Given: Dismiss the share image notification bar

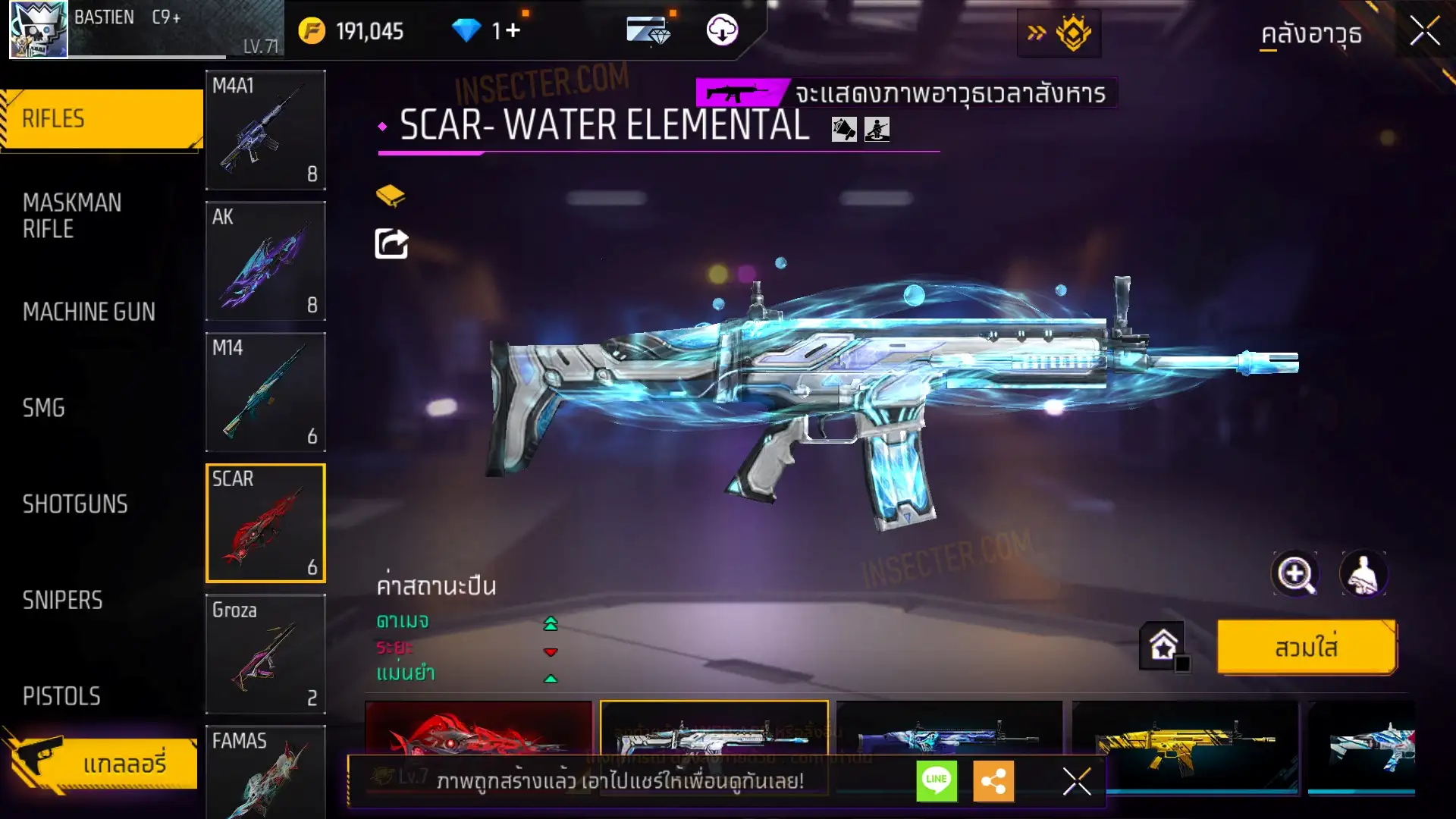Looking at the screenshot, I should tap(1076, 781).
